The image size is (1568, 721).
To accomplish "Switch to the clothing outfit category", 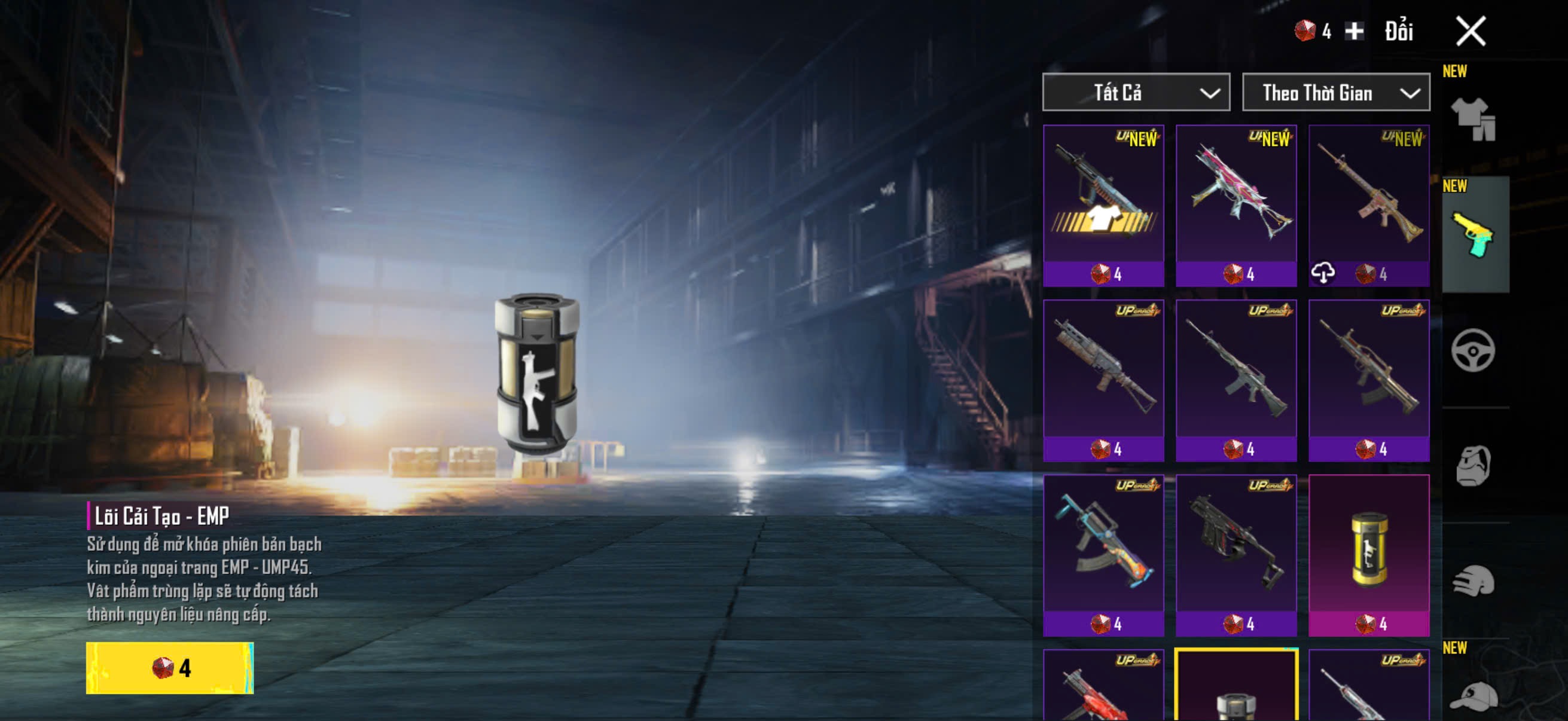I will (1473, 120).
